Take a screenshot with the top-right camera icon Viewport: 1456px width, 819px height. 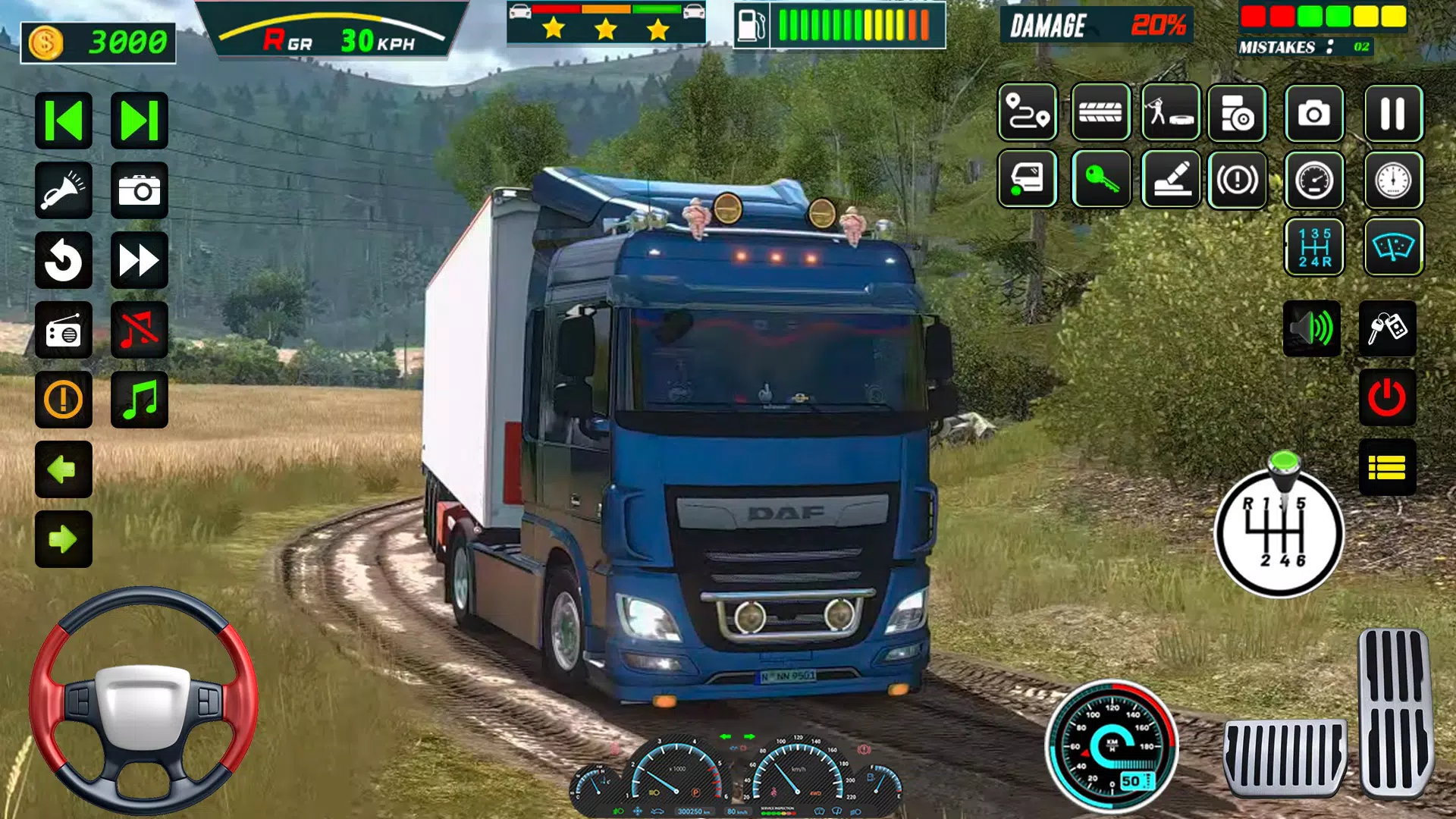[x=1313, y=114]
